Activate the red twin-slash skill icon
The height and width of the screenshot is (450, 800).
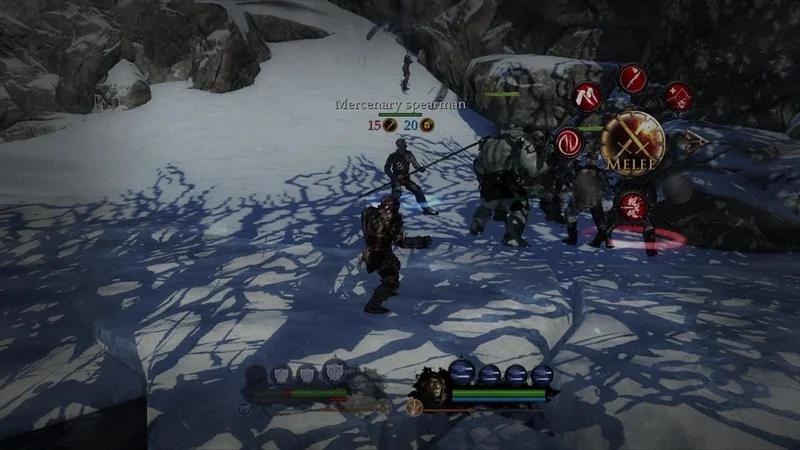(x=587, y=96)
